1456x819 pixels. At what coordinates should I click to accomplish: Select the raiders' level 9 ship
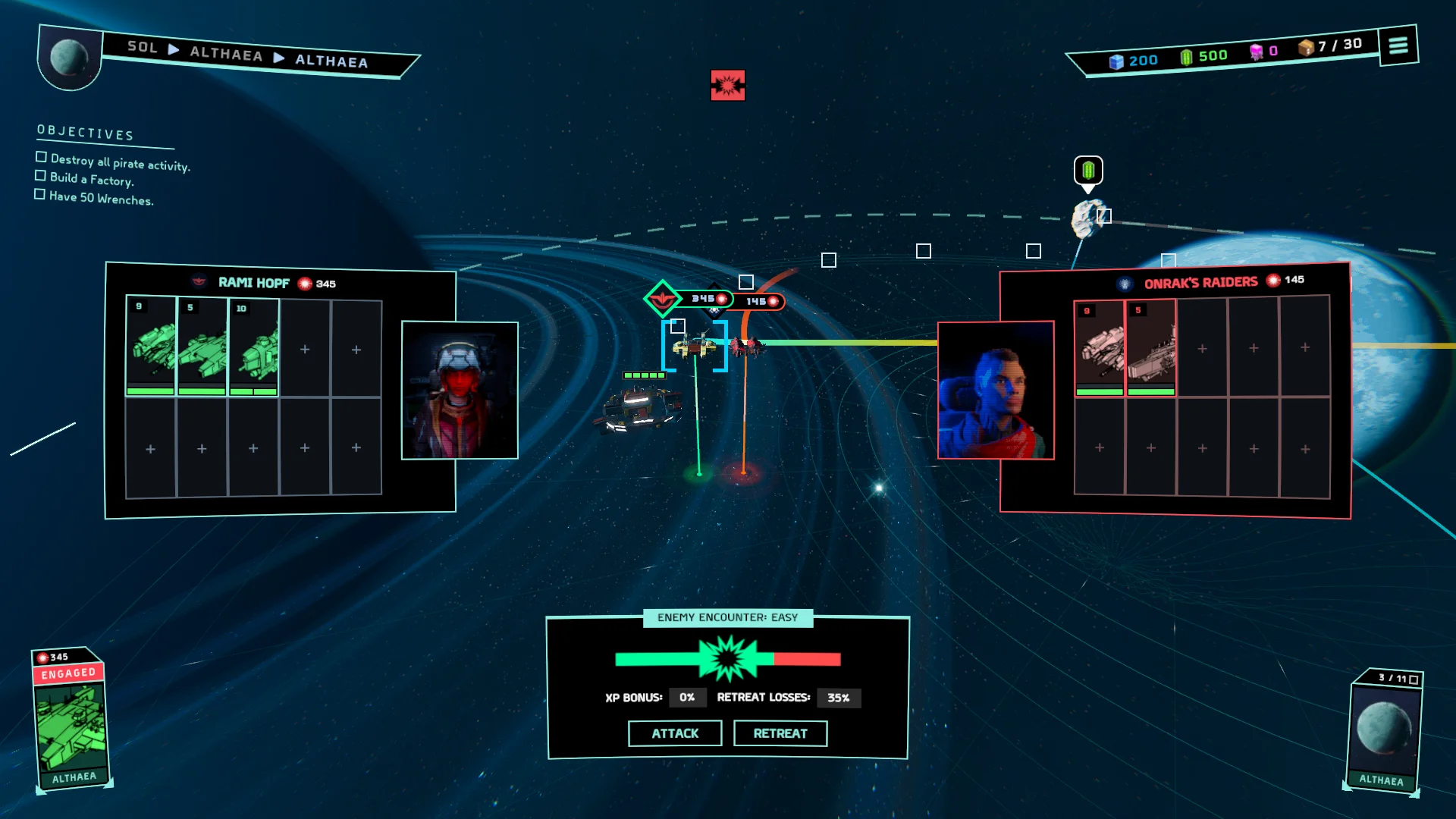pyautogui.click(x=1099, y=347)
